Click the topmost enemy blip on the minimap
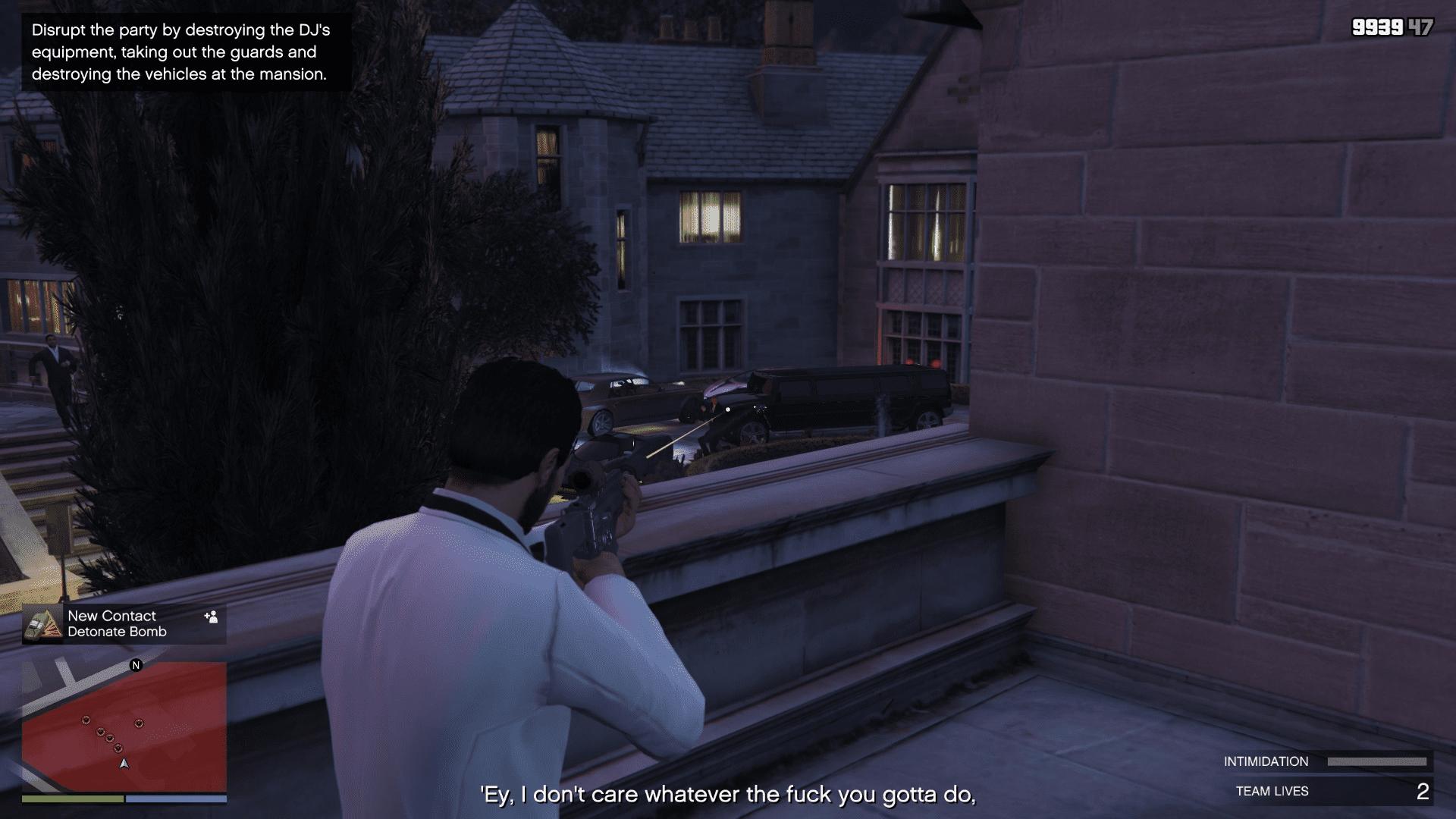 (x=86, y=720)
